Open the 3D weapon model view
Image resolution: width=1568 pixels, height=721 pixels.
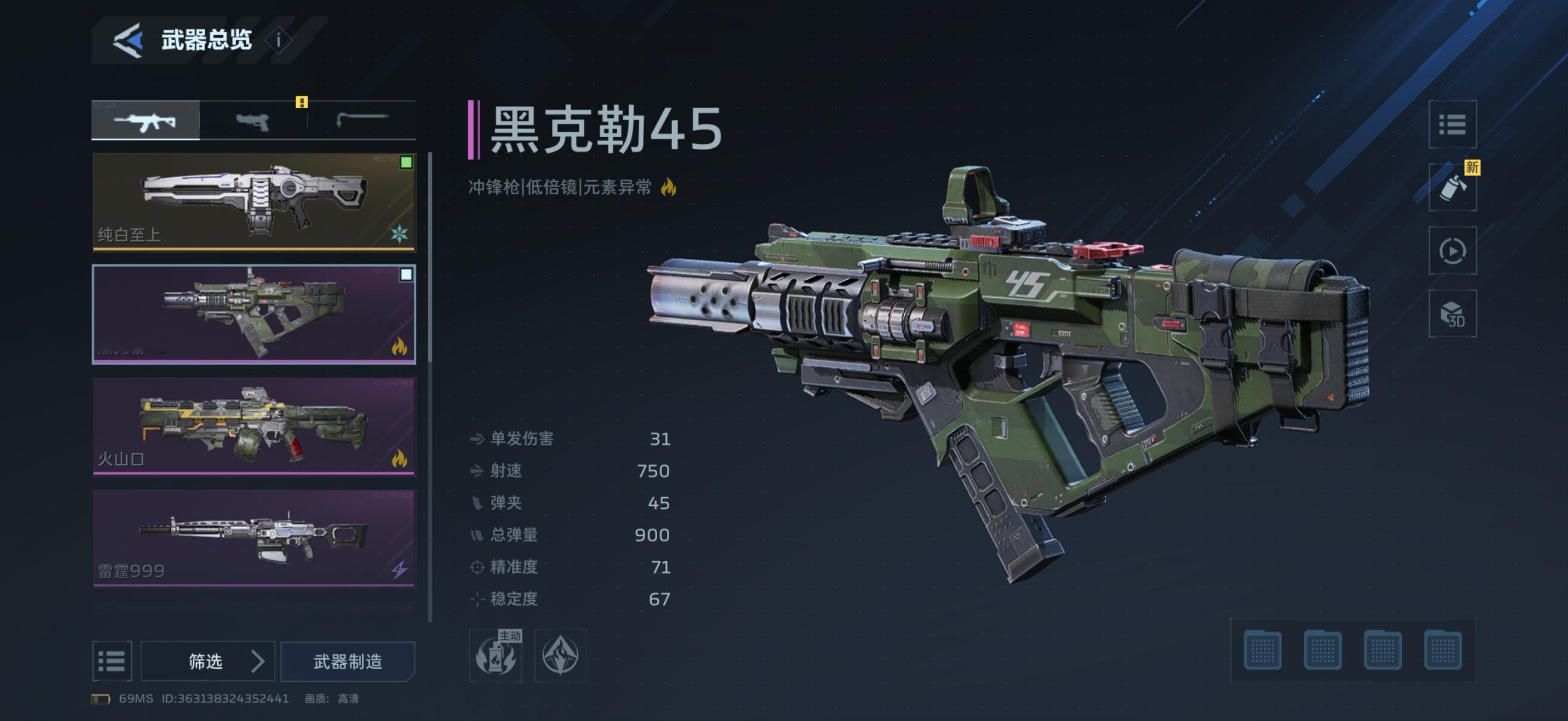pyautogui.click(x=1453, y=314)
